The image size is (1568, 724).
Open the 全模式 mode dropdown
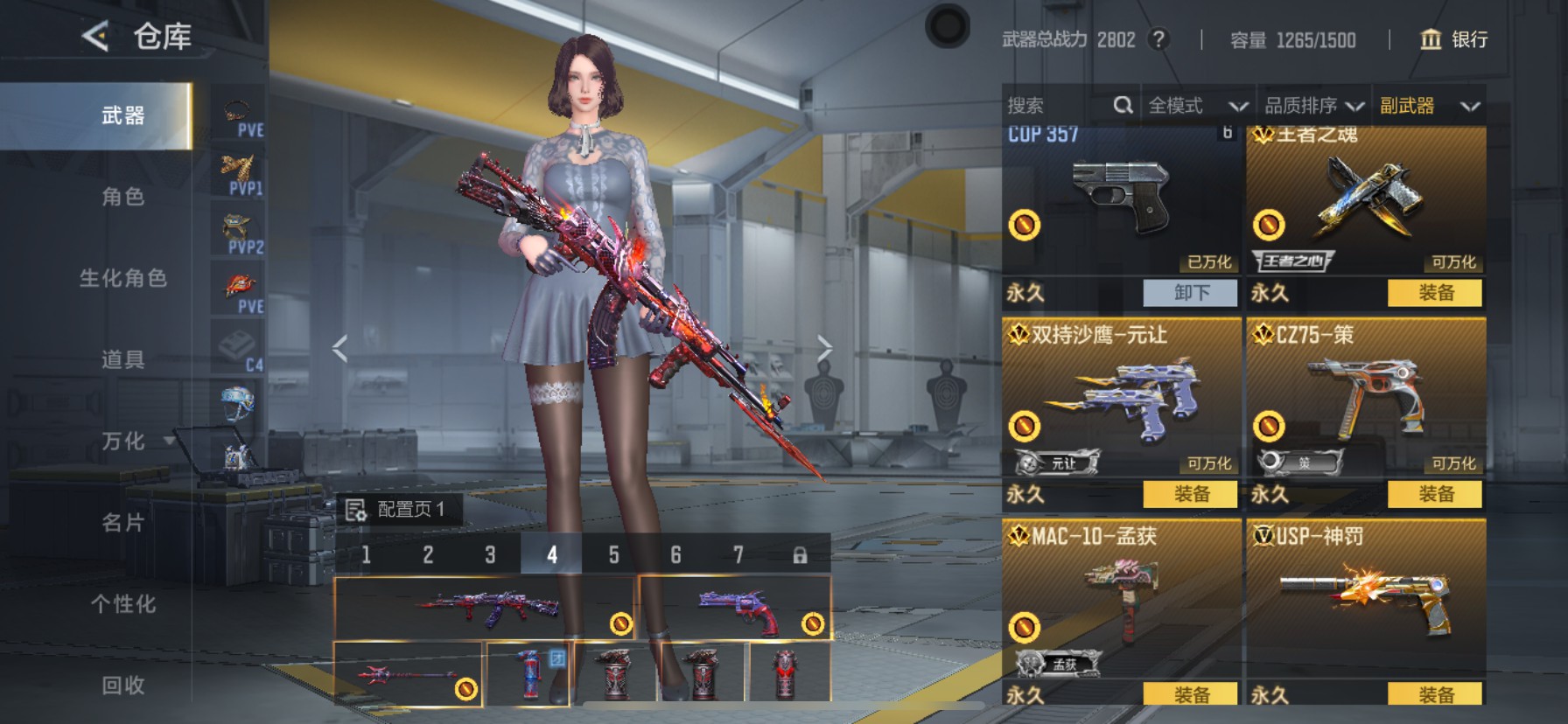click(1196, 106)
